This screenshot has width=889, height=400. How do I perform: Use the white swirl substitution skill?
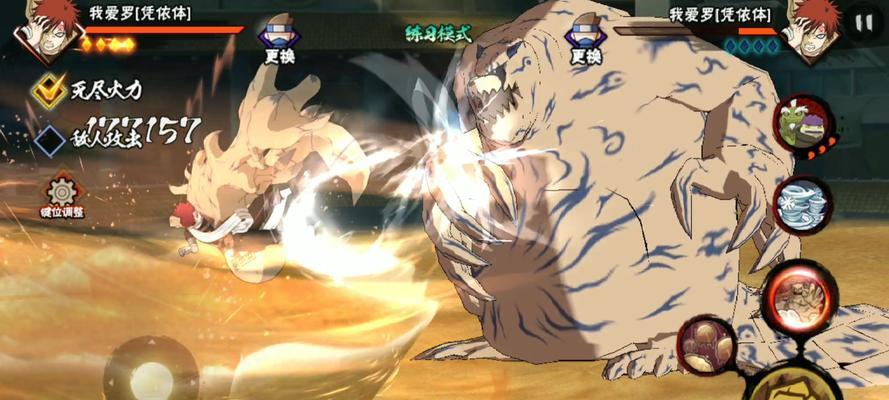pos(802,206)
